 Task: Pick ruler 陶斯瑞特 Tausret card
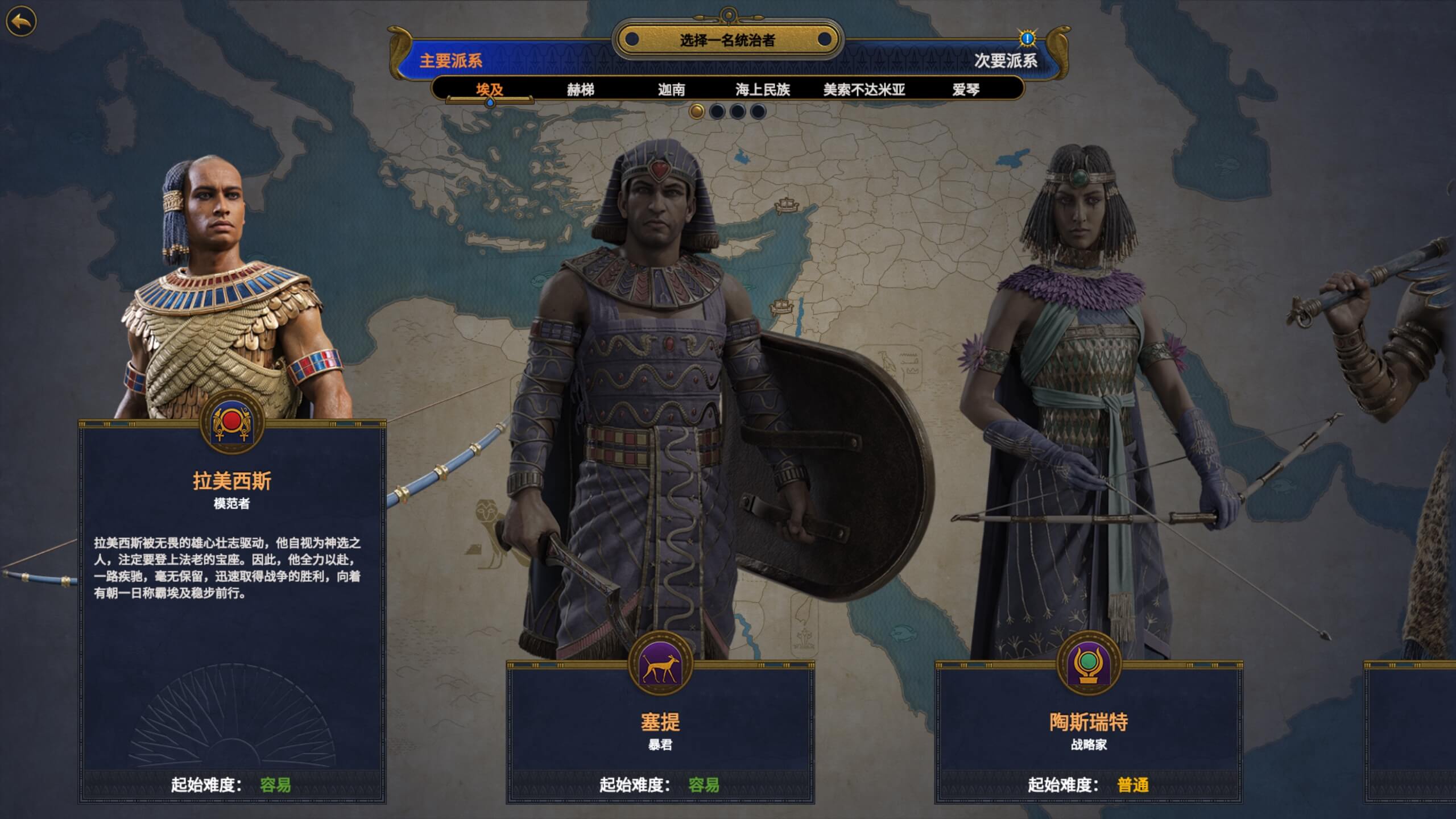1089,734
